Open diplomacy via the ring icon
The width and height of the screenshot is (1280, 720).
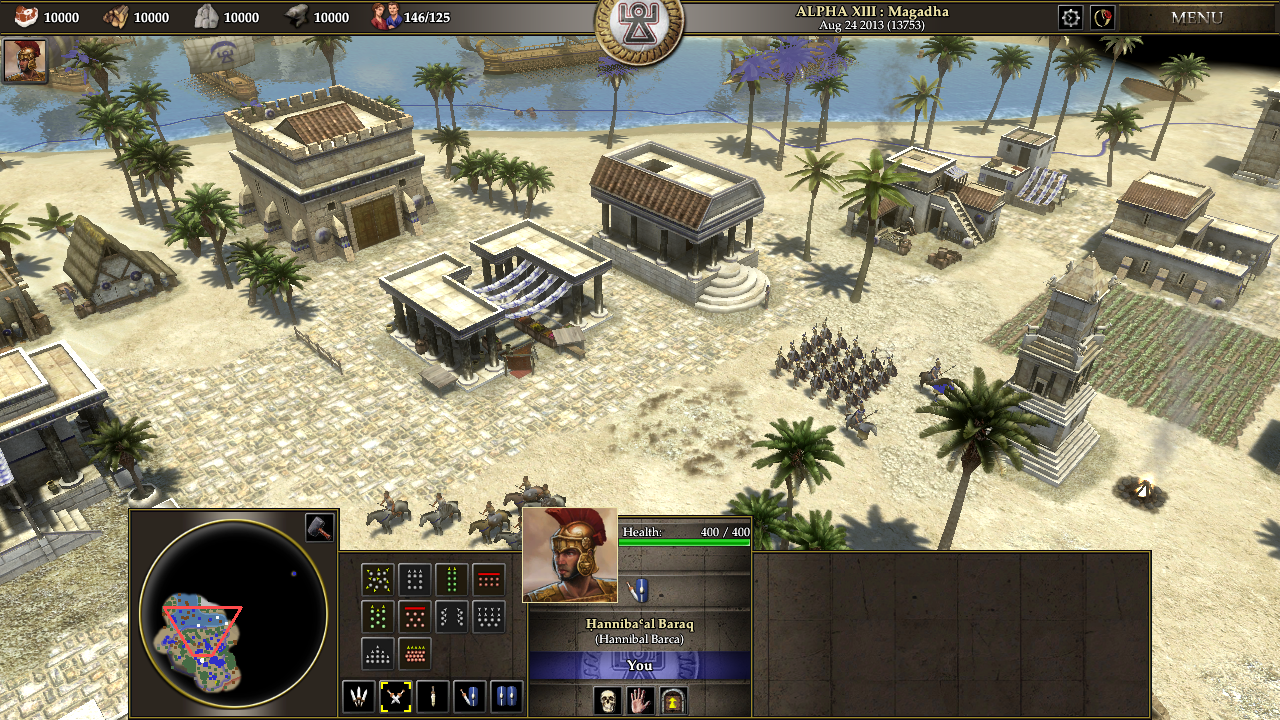[1104, 17]
